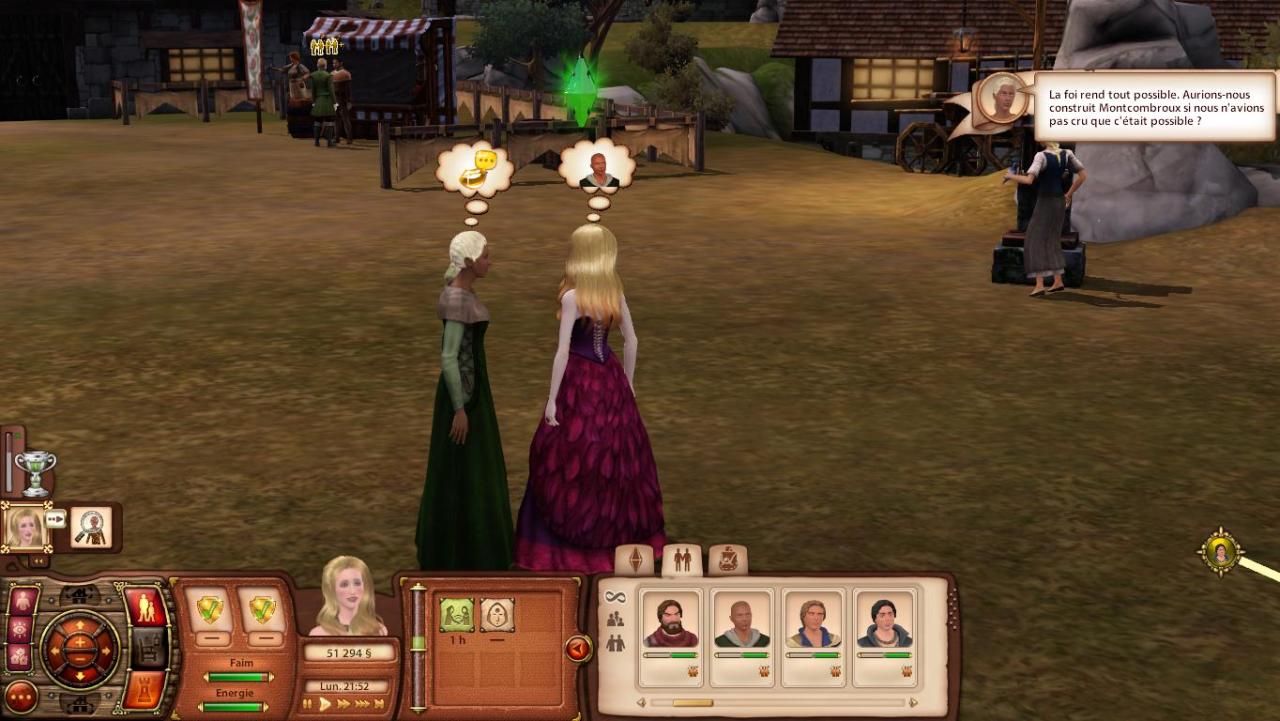The width and height of the screenshot is (1280, 721).
Task: Select the bearded man relationship portrait
Action: (671, 621)
